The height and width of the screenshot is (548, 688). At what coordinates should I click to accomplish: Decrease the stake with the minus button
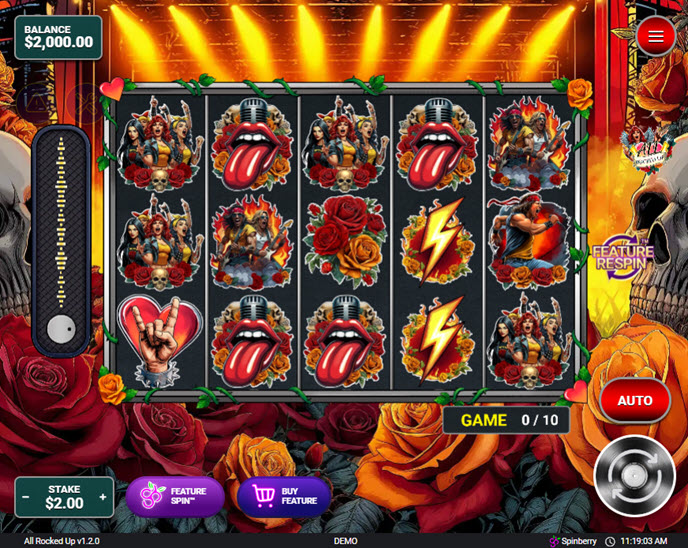[26, 497]
